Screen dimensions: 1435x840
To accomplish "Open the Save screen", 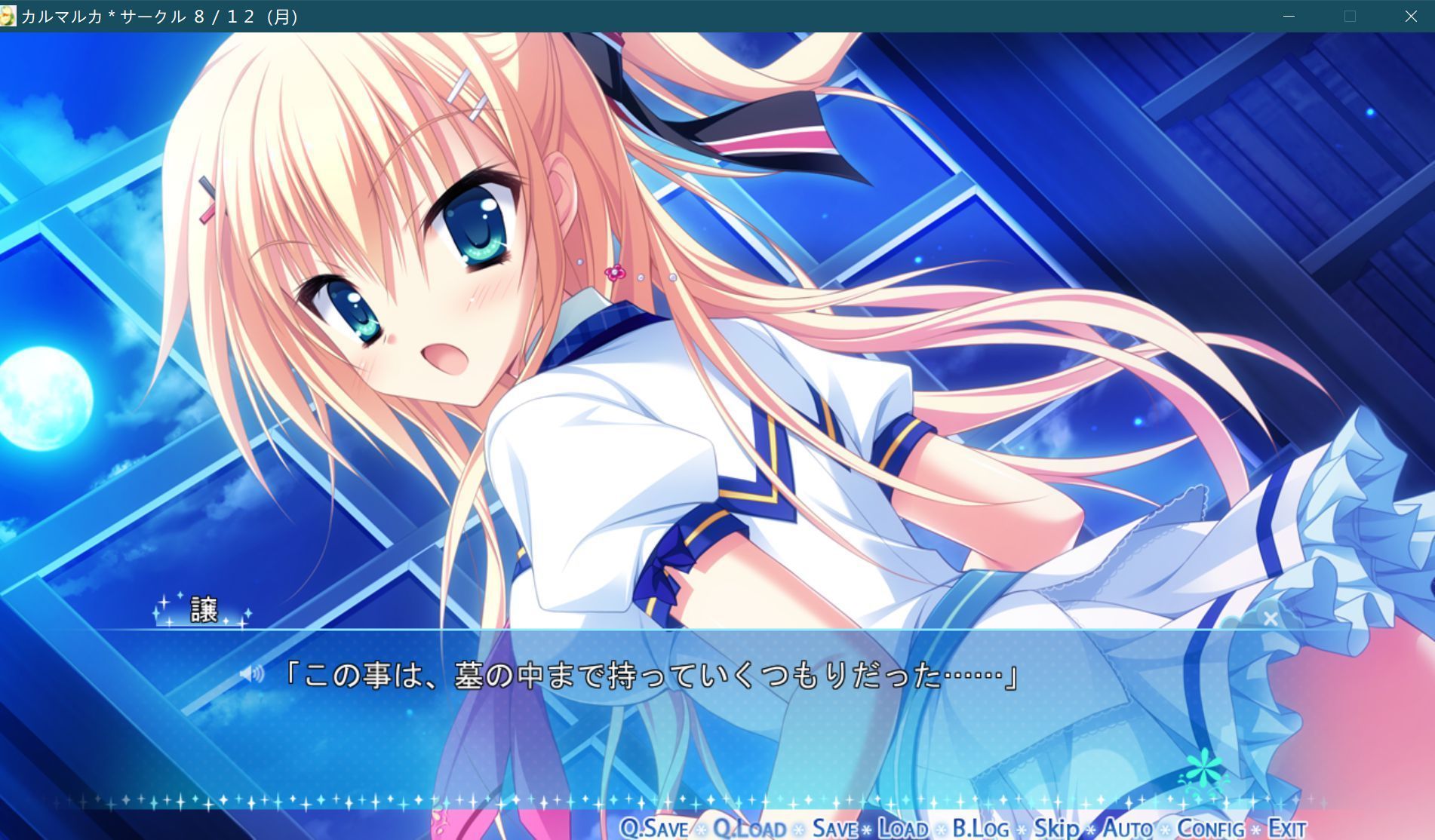I will click(835, 827).
